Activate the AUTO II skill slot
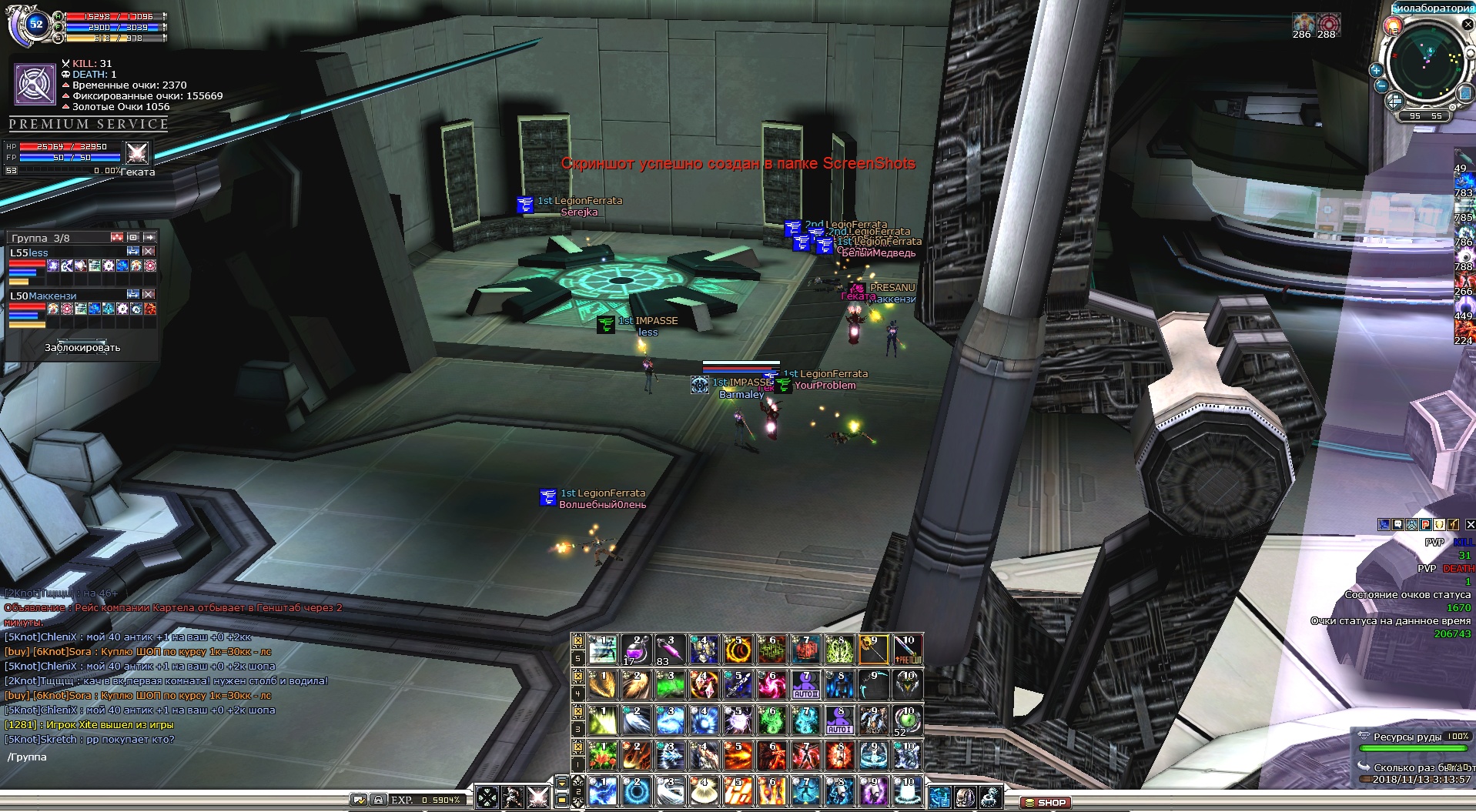This screenshot has height=812, width=1476. tap(805, 686)
